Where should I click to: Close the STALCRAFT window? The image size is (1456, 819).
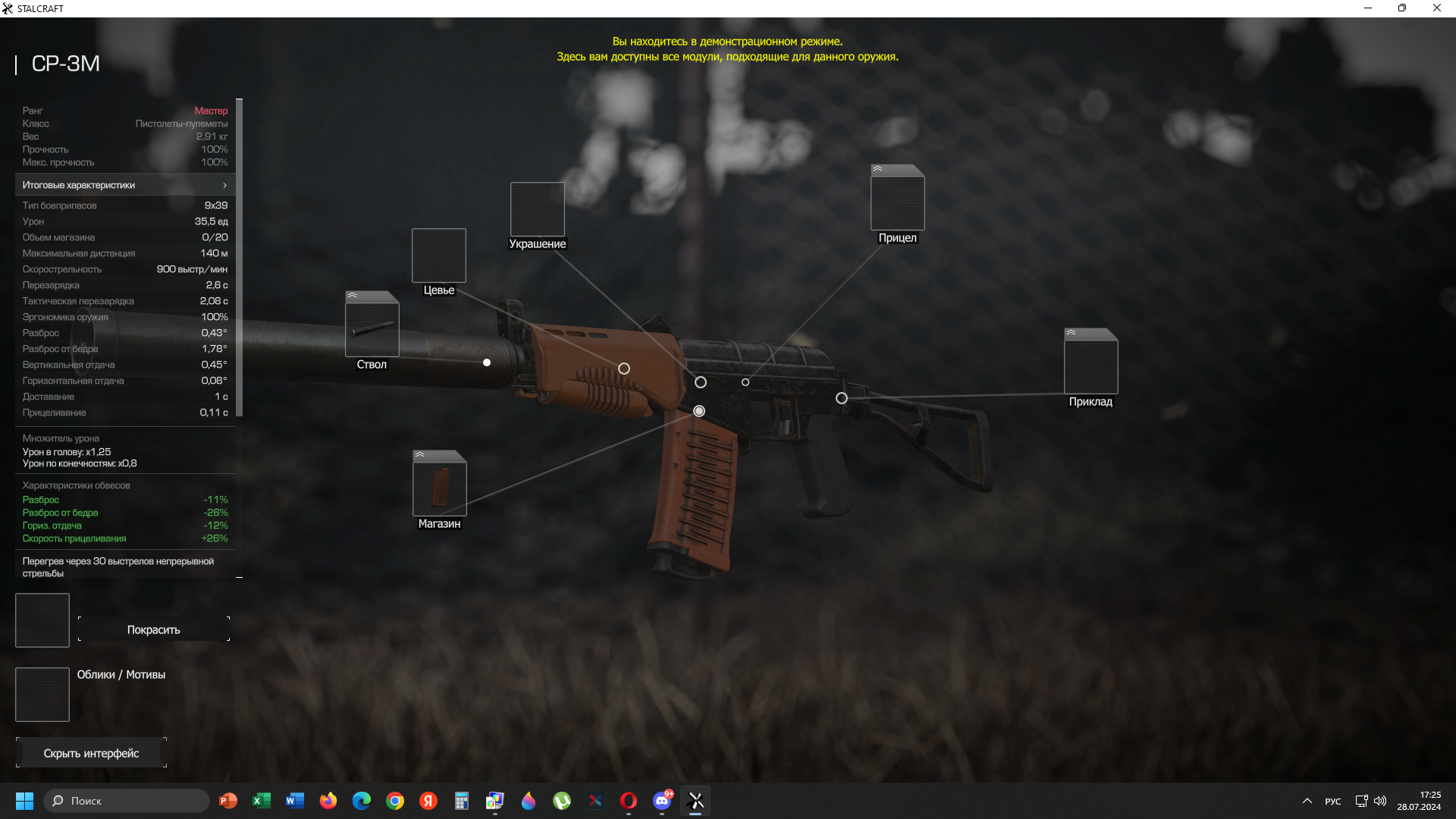point(1436,8)
